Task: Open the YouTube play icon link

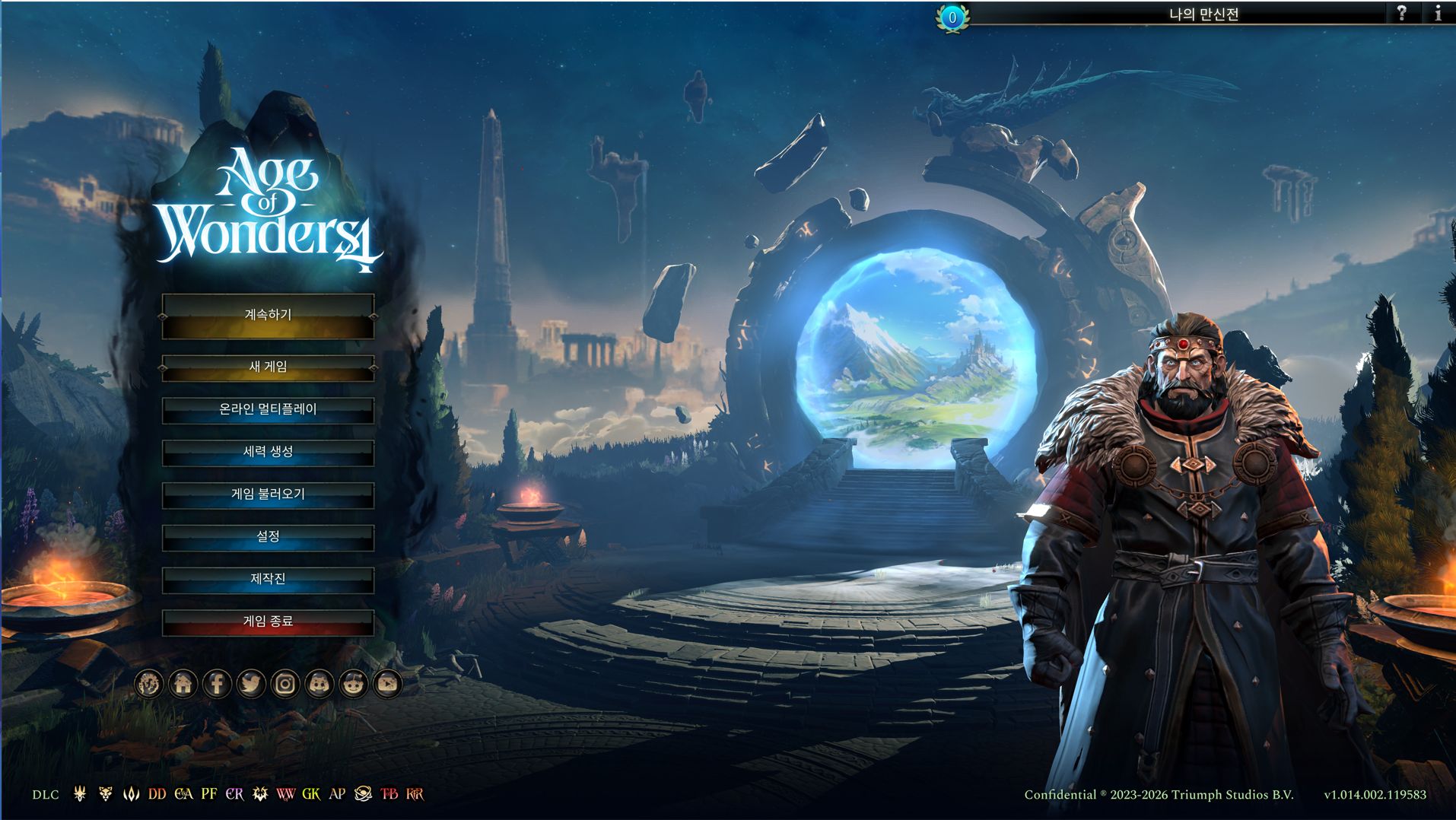Action: click(x=387, y=684)
